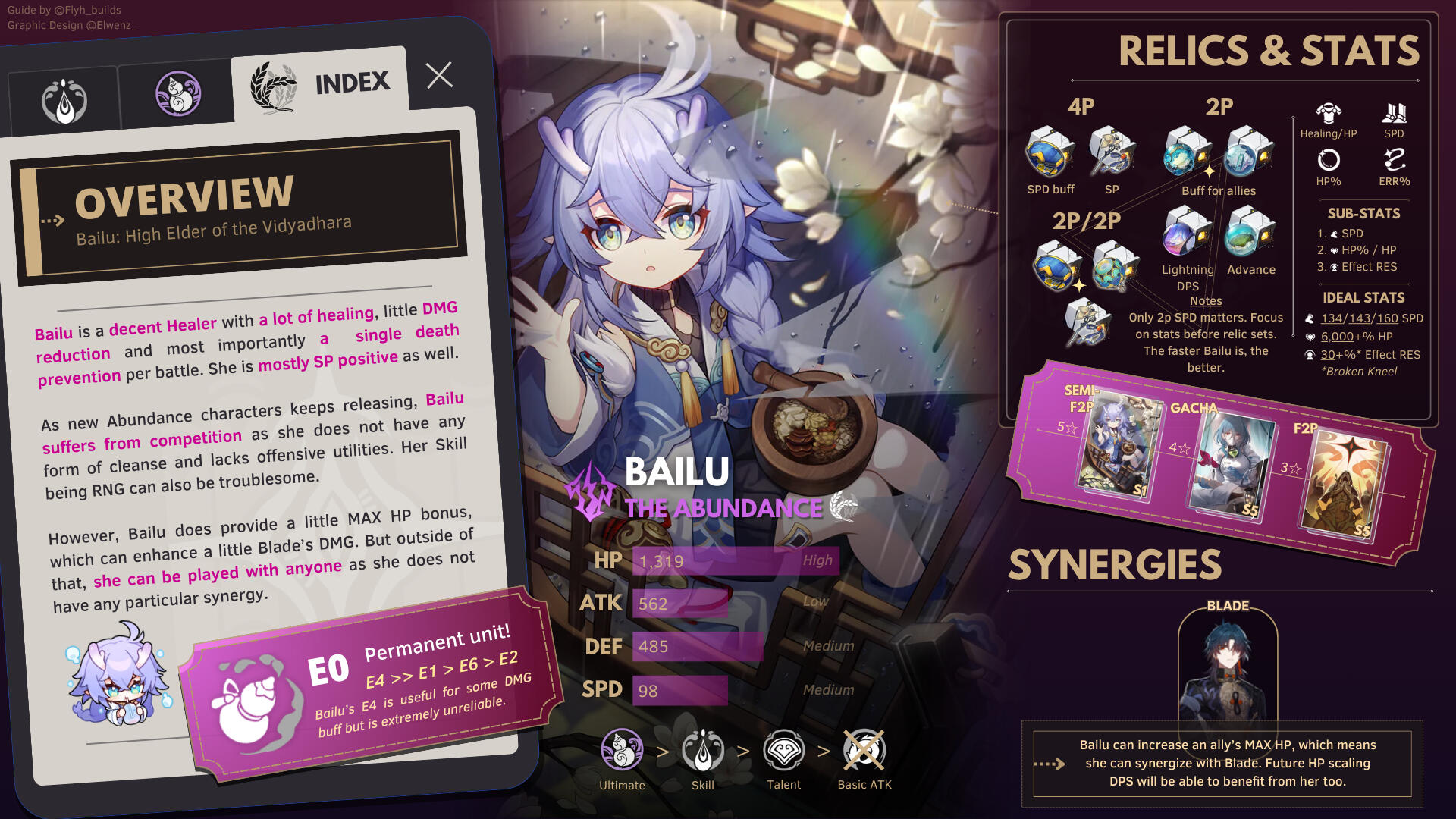
Task: Open the purple gourd ultimate tab
Action: (x=178, y=94)
